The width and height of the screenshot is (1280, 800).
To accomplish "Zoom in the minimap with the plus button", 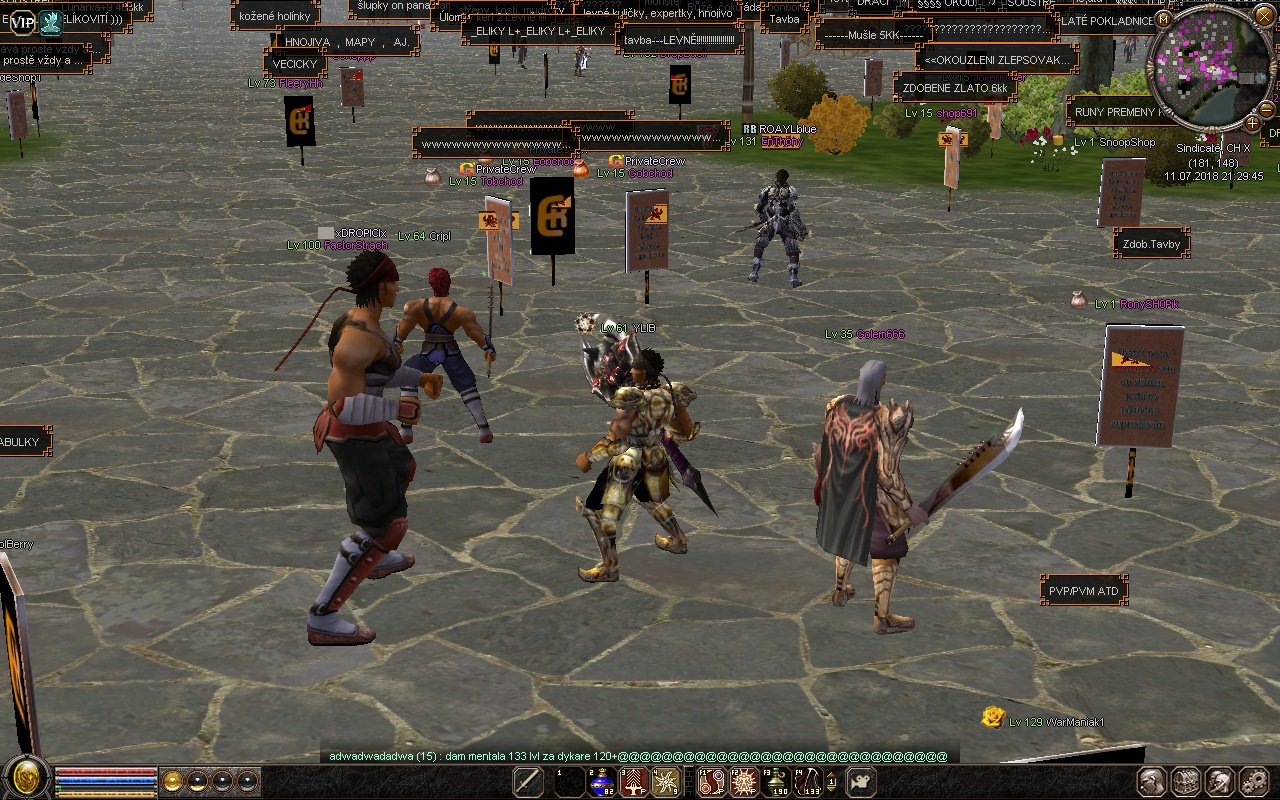I will click(1253, 123).
